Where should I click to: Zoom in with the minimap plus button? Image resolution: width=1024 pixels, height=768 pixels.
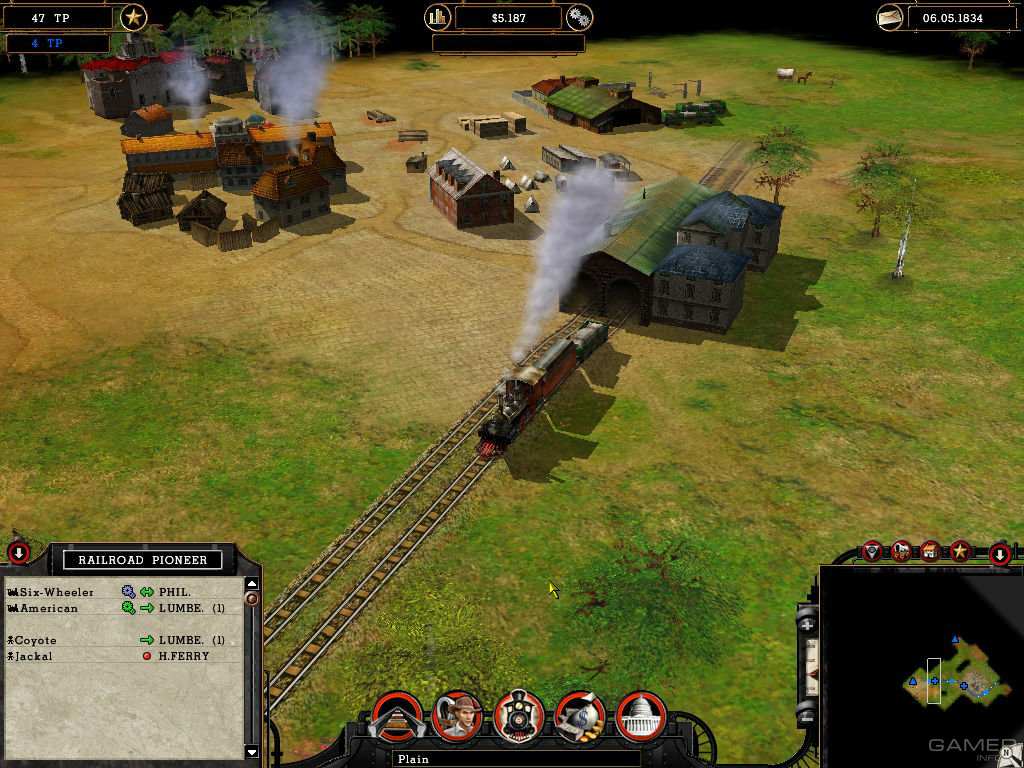click(x=808, y=623)
